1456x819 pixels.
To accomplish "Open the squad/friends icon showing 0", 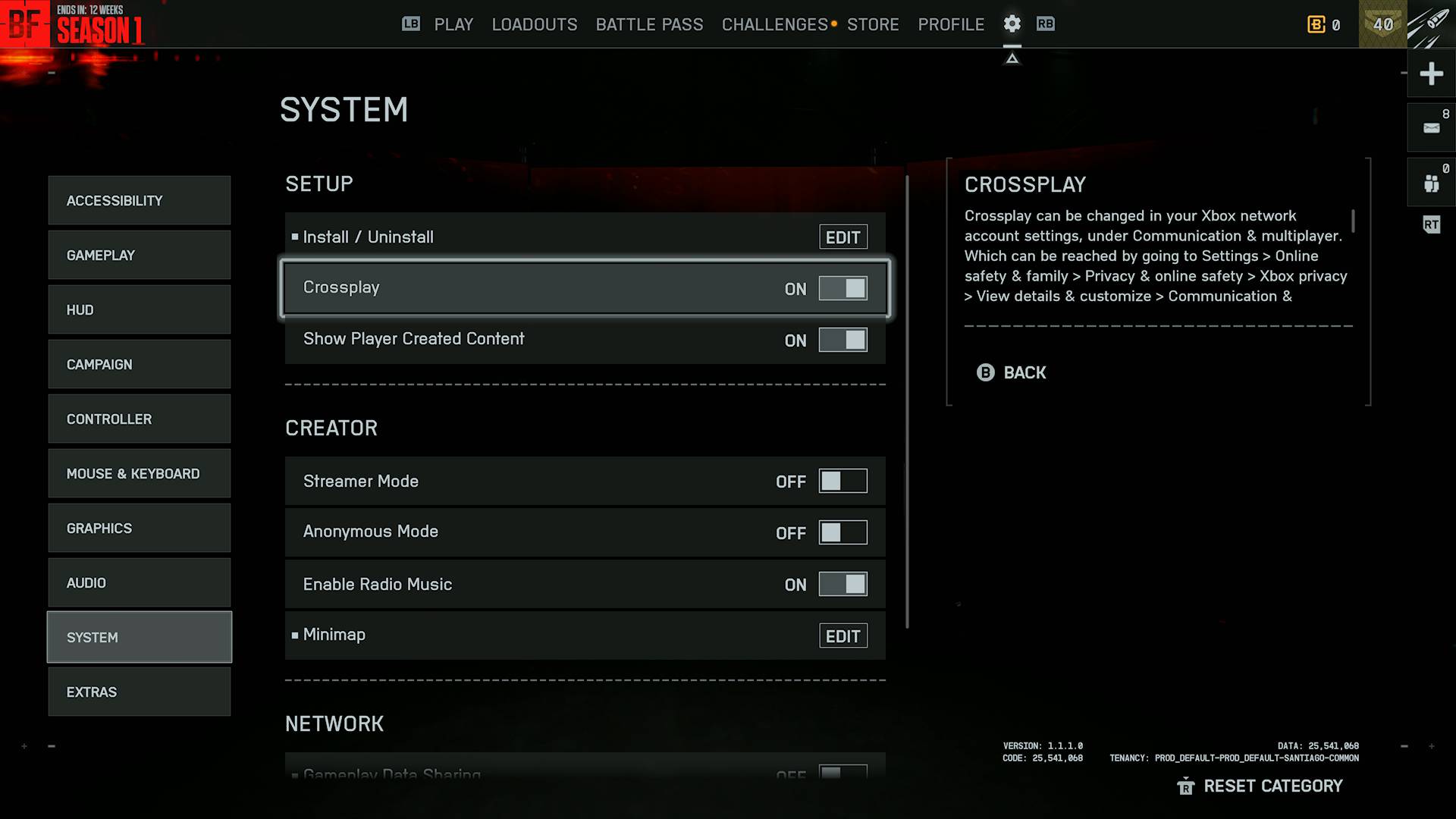I will (x=1432, y=182).
